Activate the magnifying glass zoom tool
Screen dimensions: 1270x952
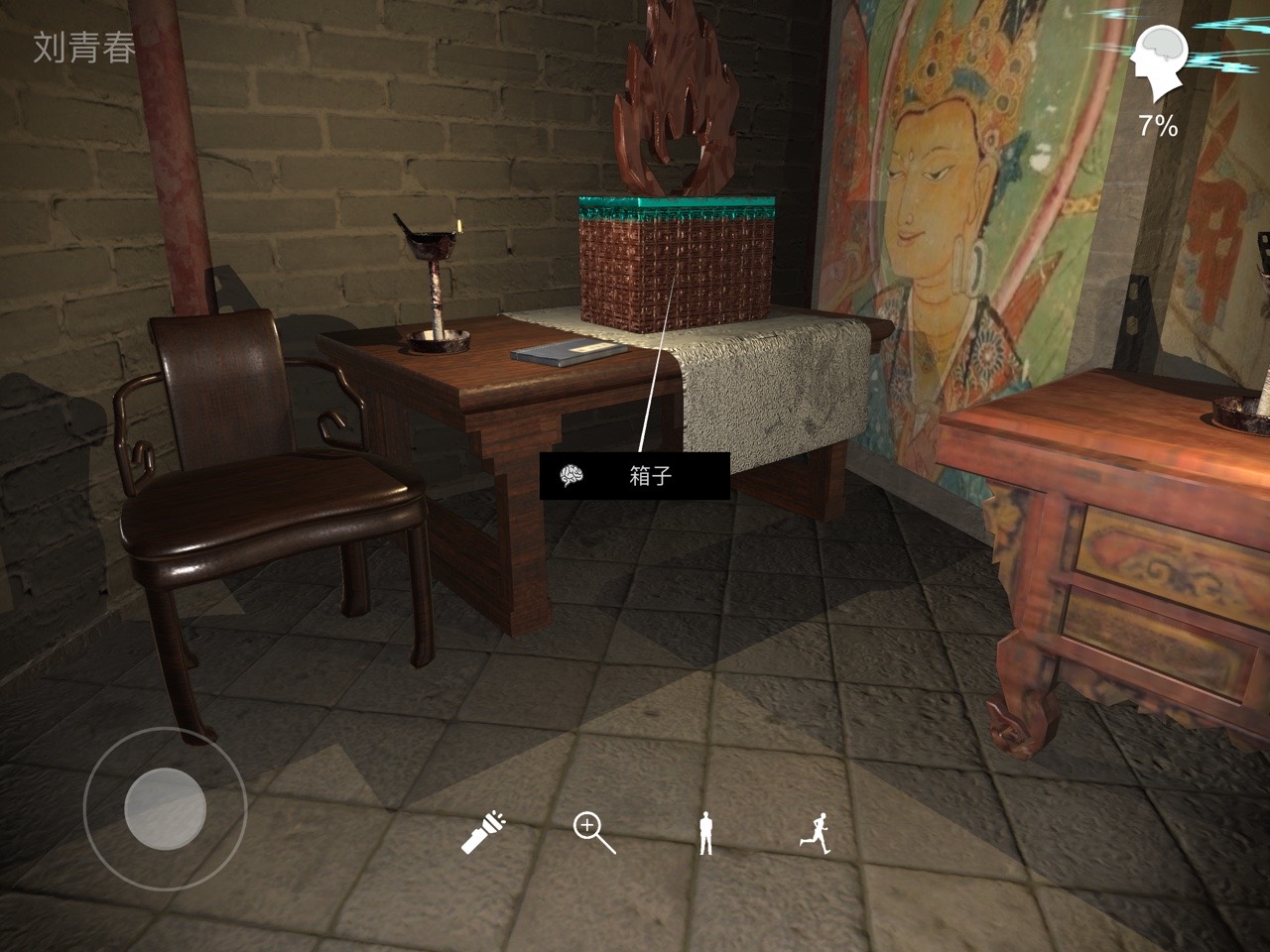point(593,833)
